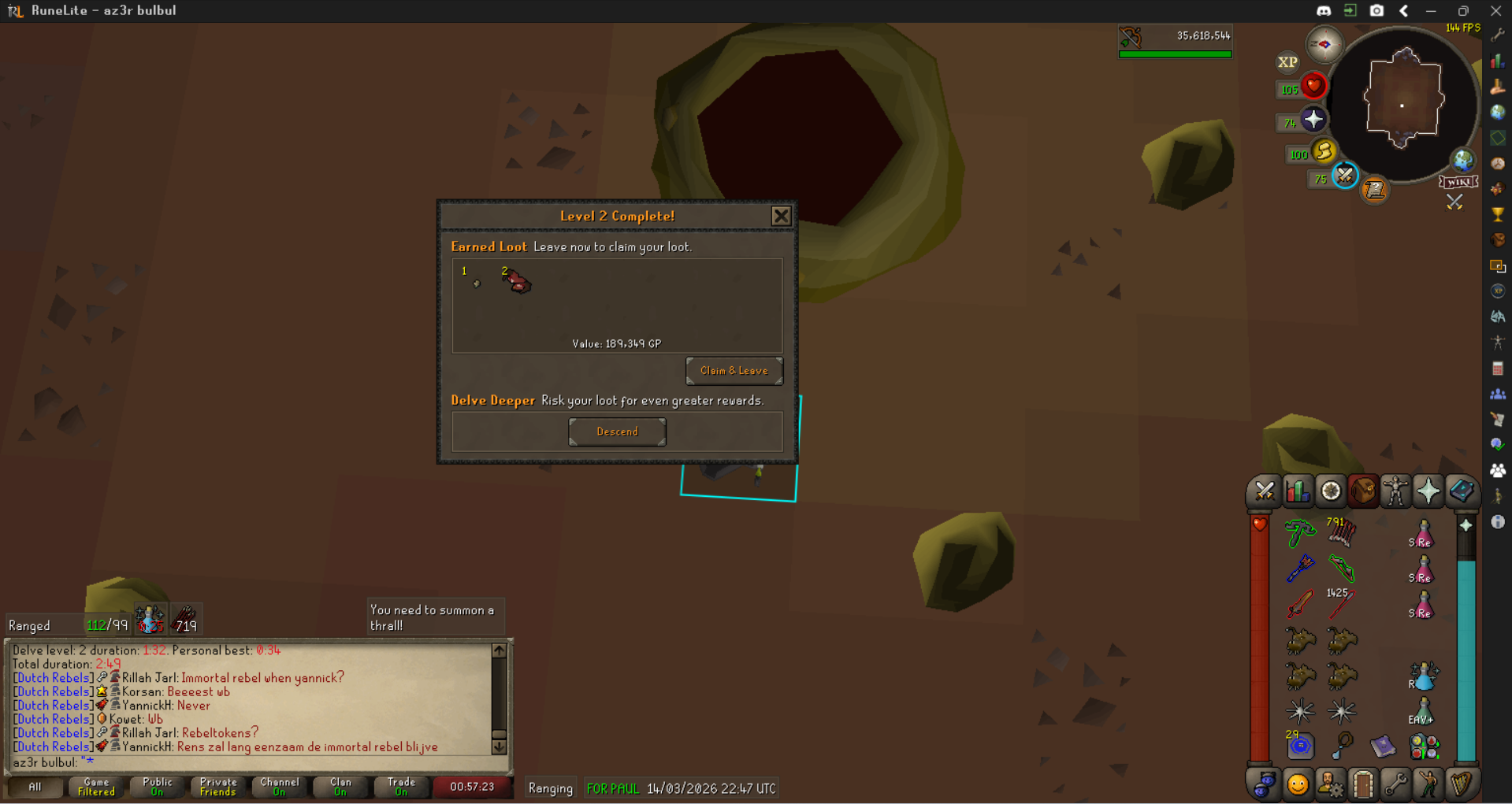The height and width of the screenshot is (804, 1512).
Task: Switch to the Skills tab
Action: 1297,491
